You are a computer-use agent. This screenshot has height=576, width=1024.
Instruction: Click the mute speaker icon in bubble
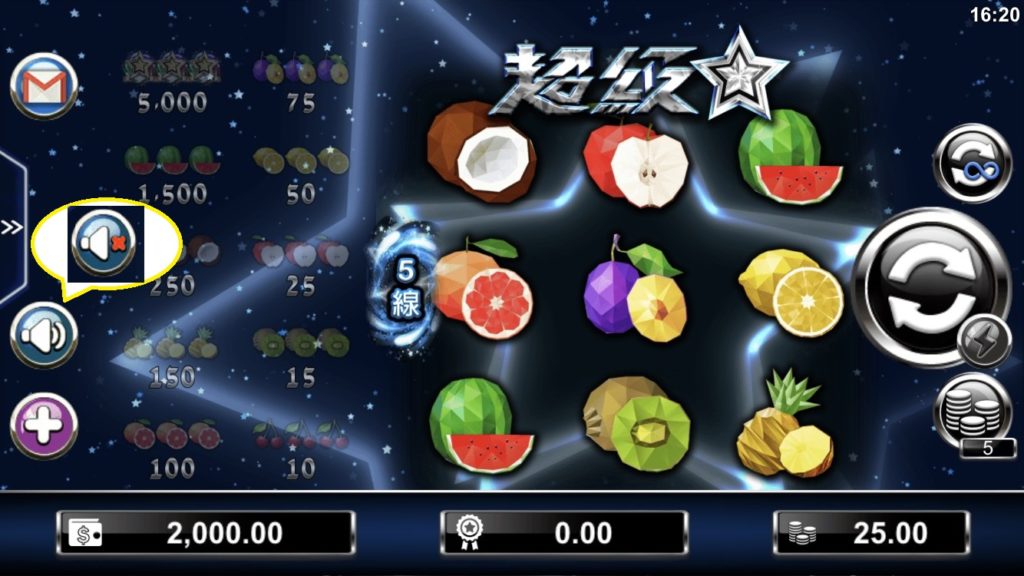click(x=104, y=243)
